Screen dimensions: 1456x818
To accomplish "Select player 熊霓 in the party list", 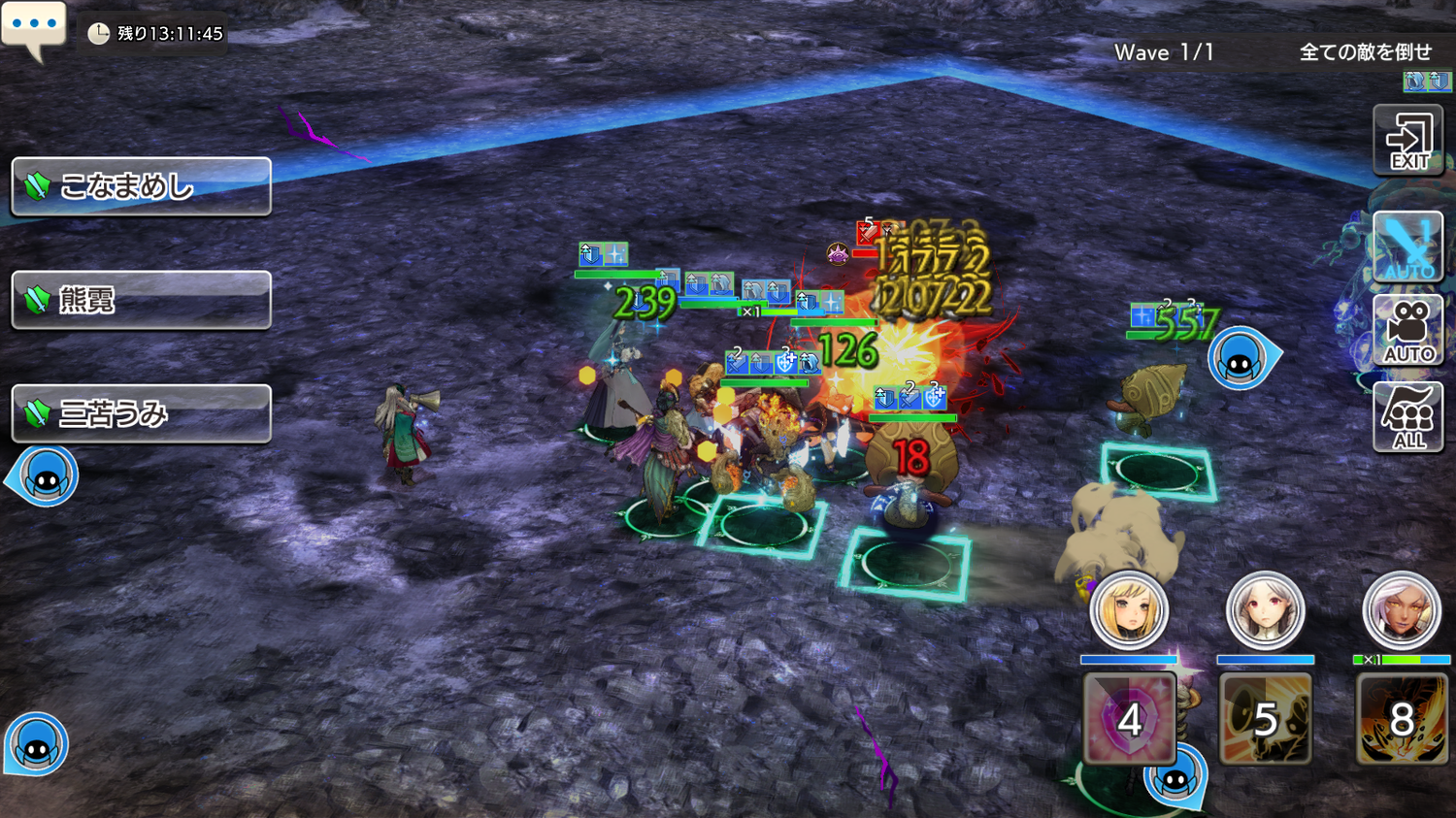I will [x=141, y=300].
